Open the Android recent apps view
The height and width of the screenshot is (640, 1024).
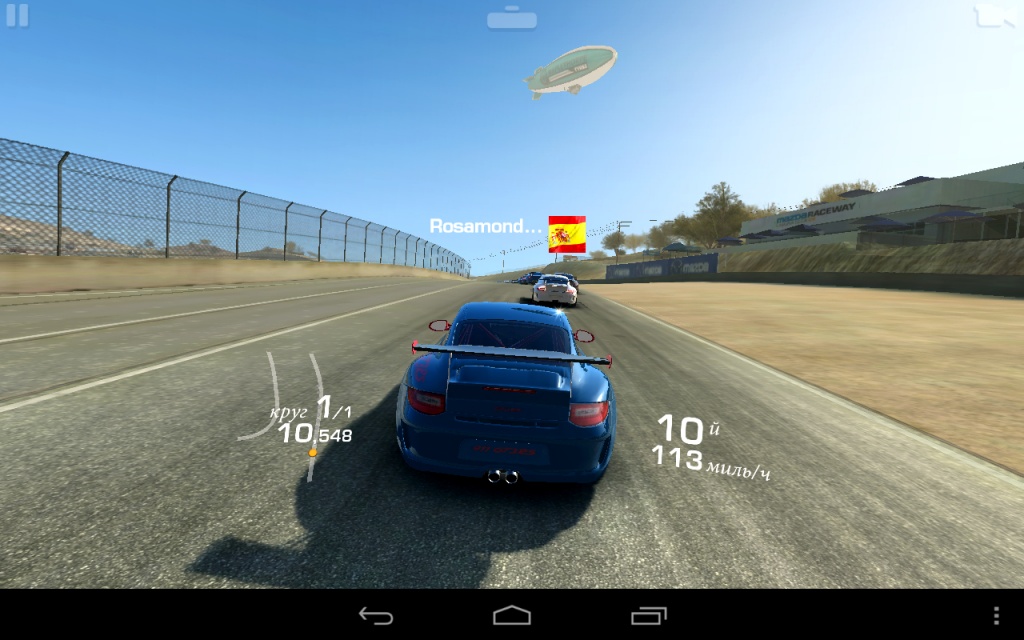pyautogui.click(x=648, y=615)
